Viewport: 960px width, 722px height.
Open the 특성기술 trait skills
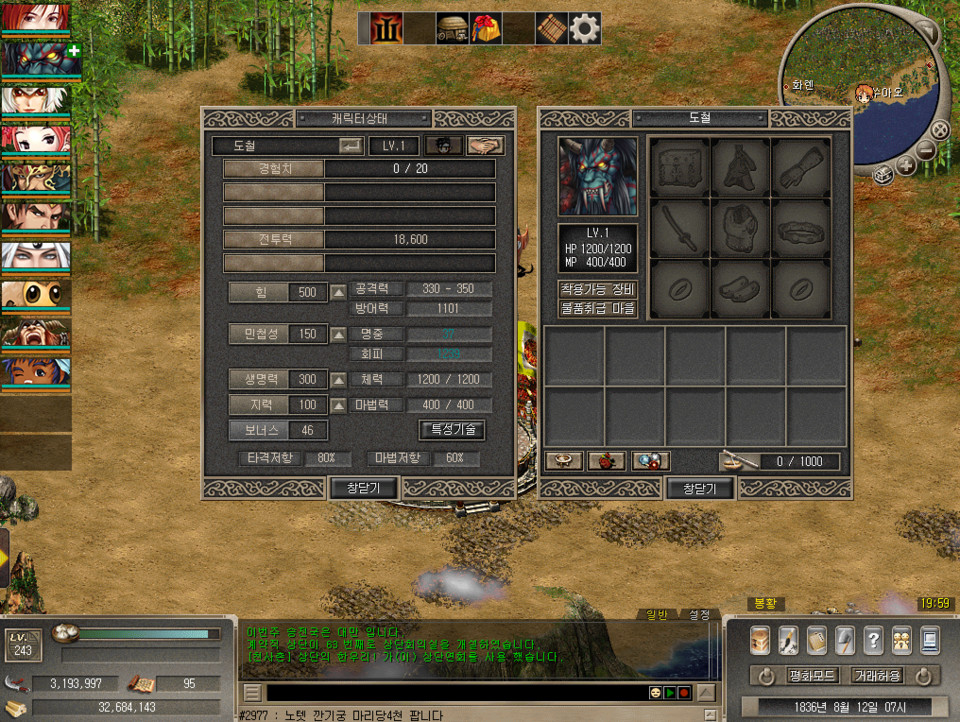[452, 430]
